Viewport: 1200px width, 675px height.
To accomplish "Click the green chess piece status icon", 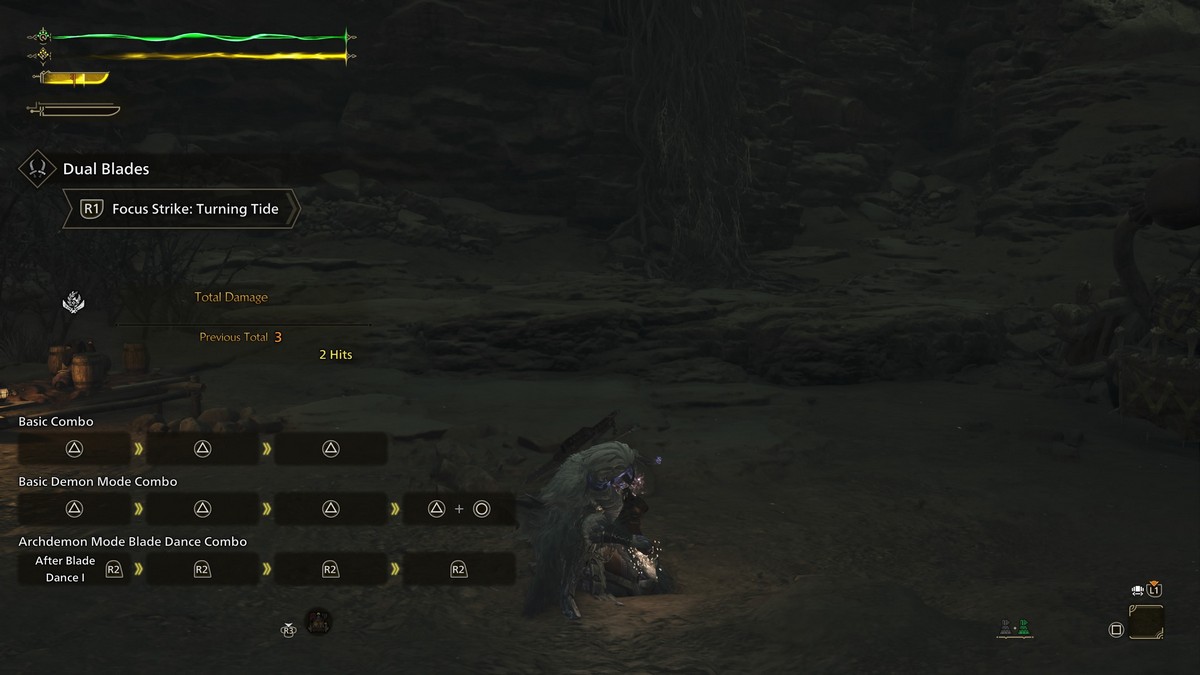I will click(x=1024, y=628).
